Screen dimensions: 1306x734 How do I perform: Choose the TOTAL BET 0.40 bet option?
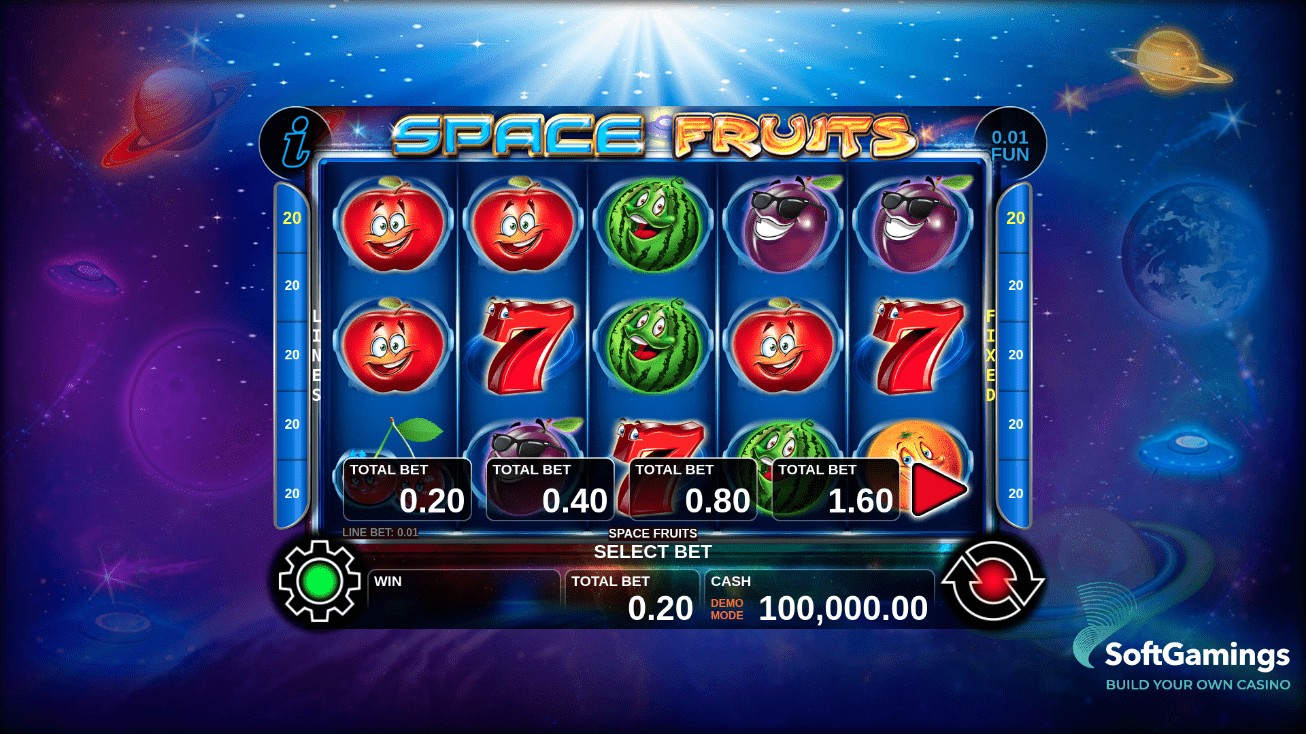pyautogui.click(x=549, y=488)
